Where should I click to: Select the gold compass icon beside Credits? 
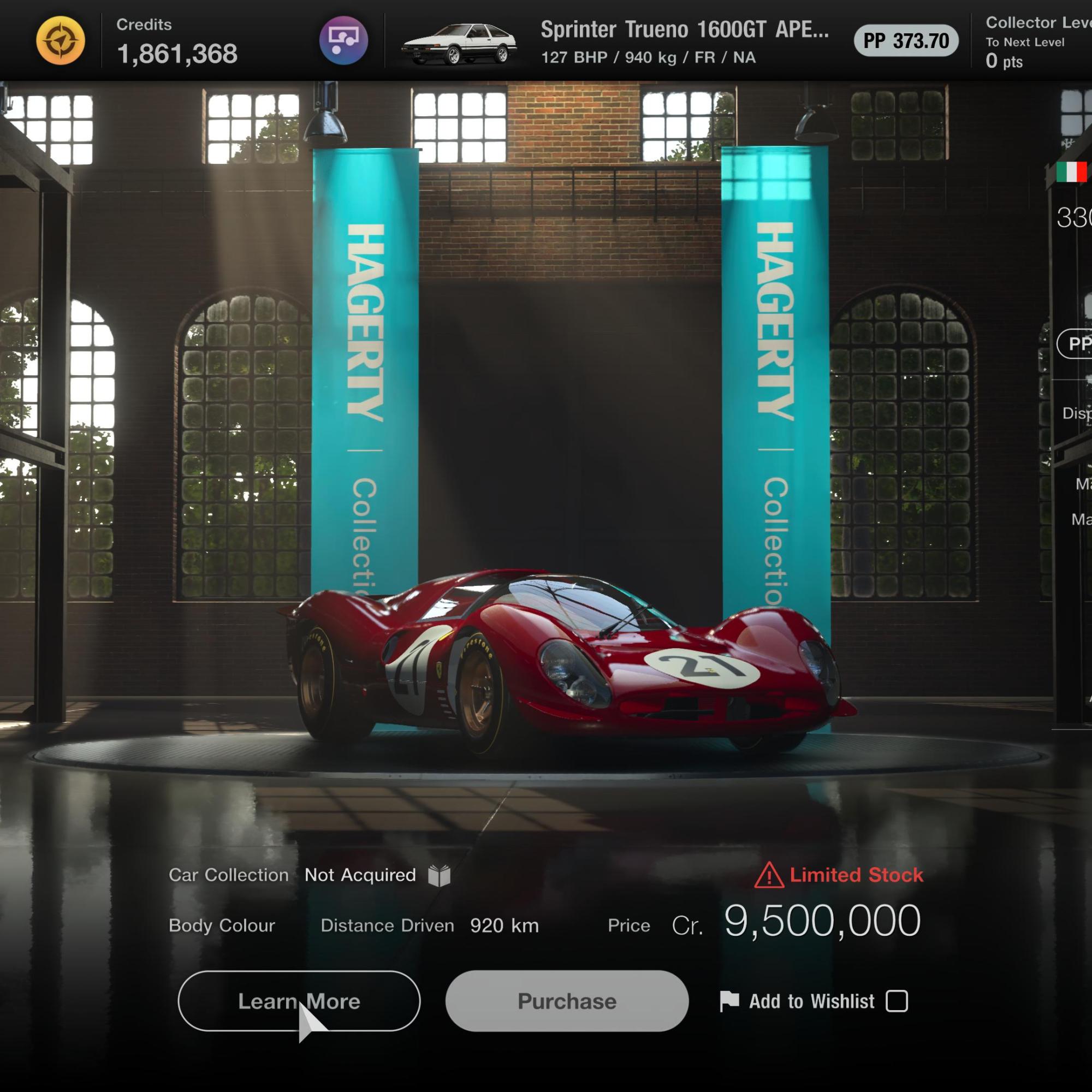(x=61, y=41)
